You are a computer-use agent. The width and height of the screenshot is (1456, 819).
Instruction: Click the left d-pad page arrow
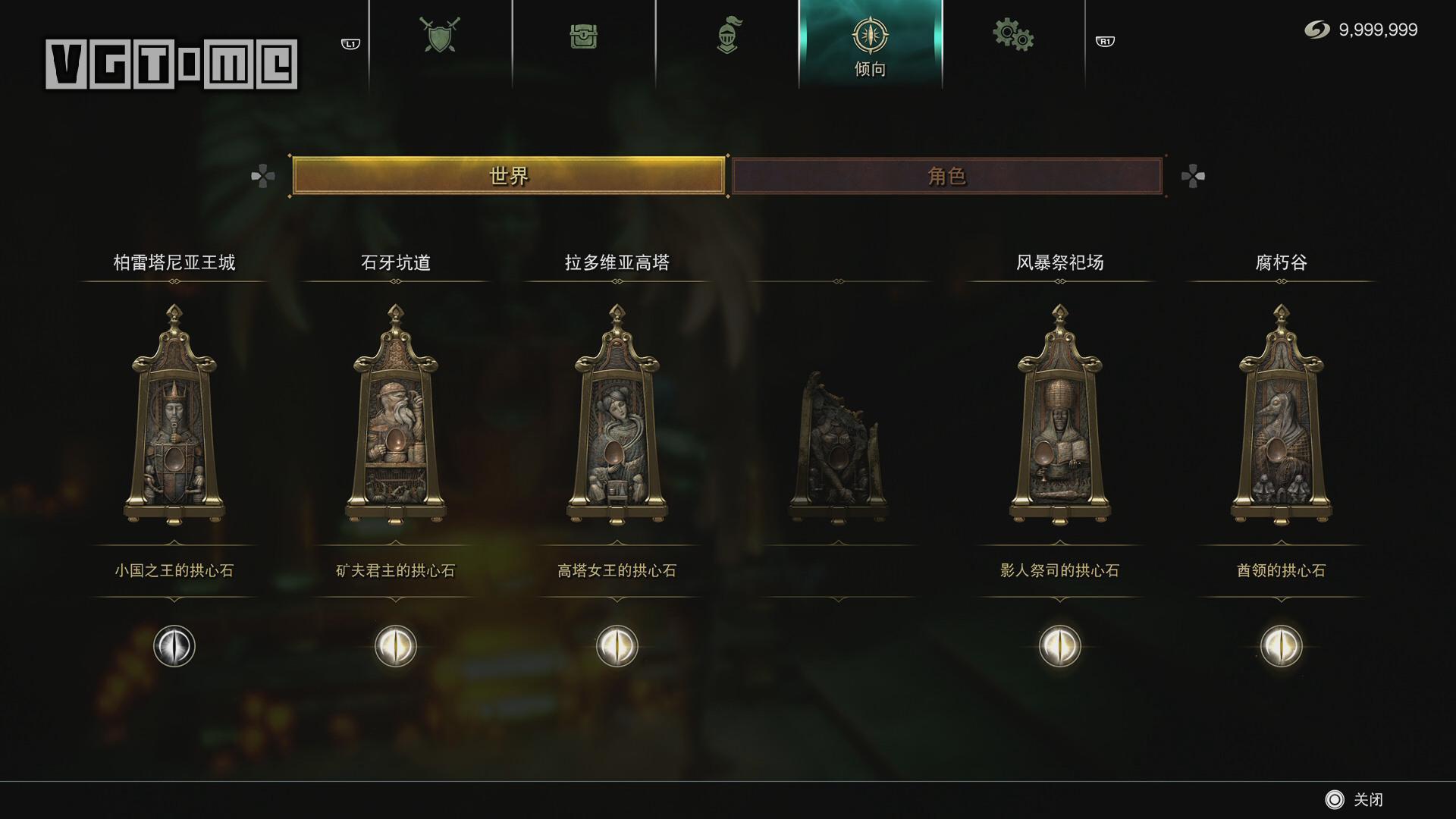(264, 177)
